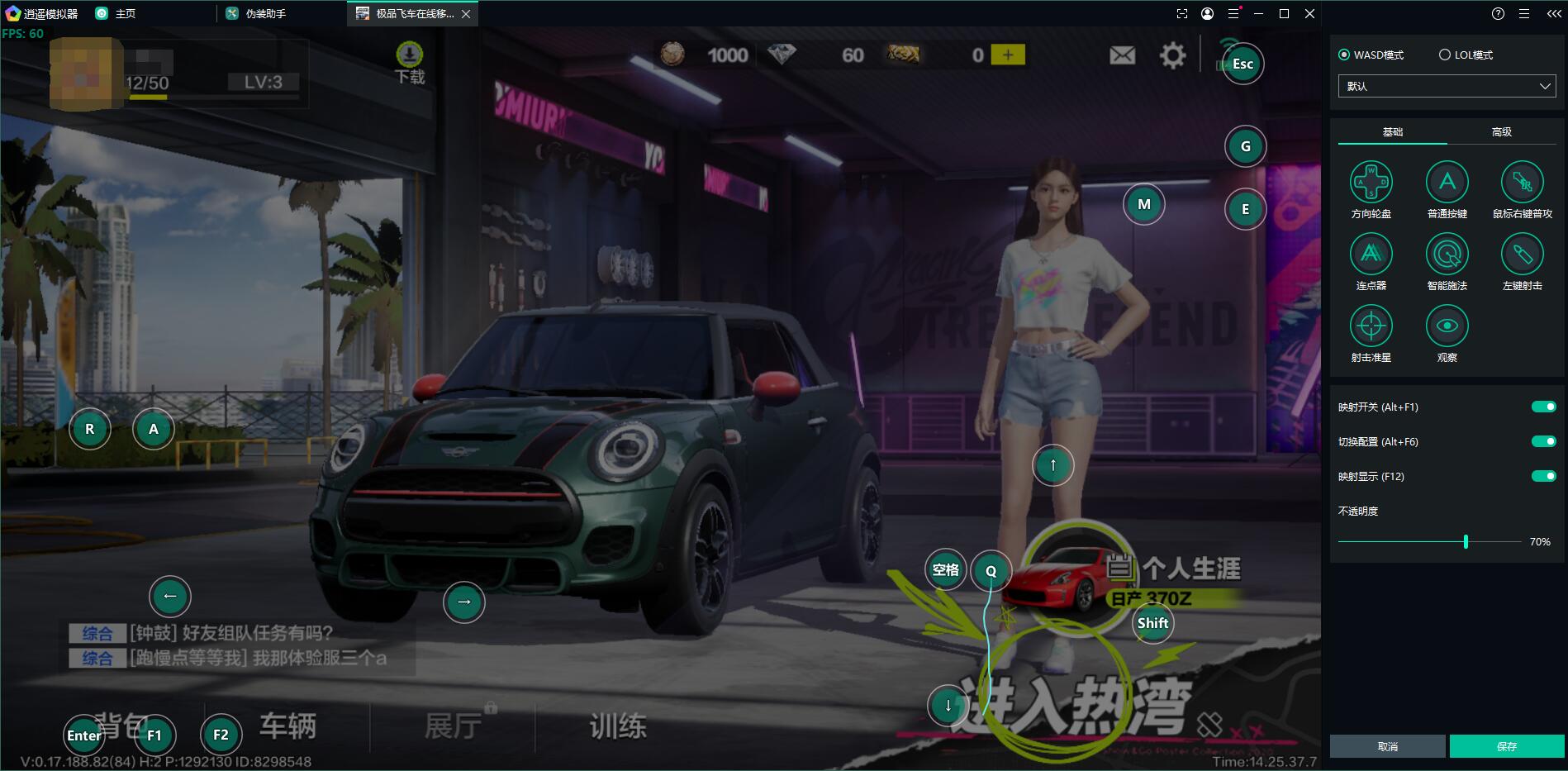Toggle the 映射显示 display switch
1568x771 pixels.
coord(1543,476)
